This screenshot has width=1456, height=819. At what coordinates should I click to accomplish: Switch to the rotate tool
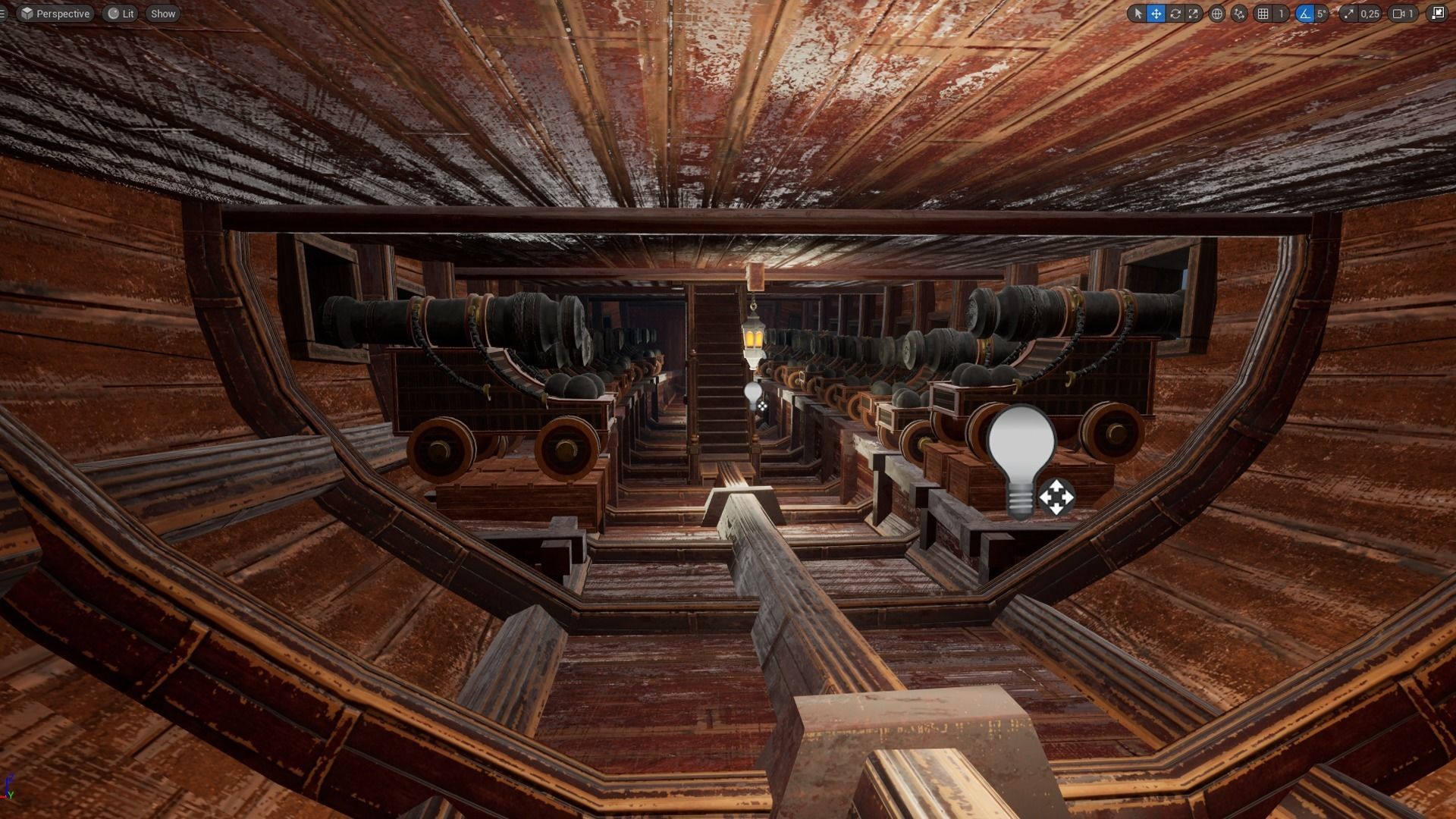pyautogui.click(x=1175, y=14)
